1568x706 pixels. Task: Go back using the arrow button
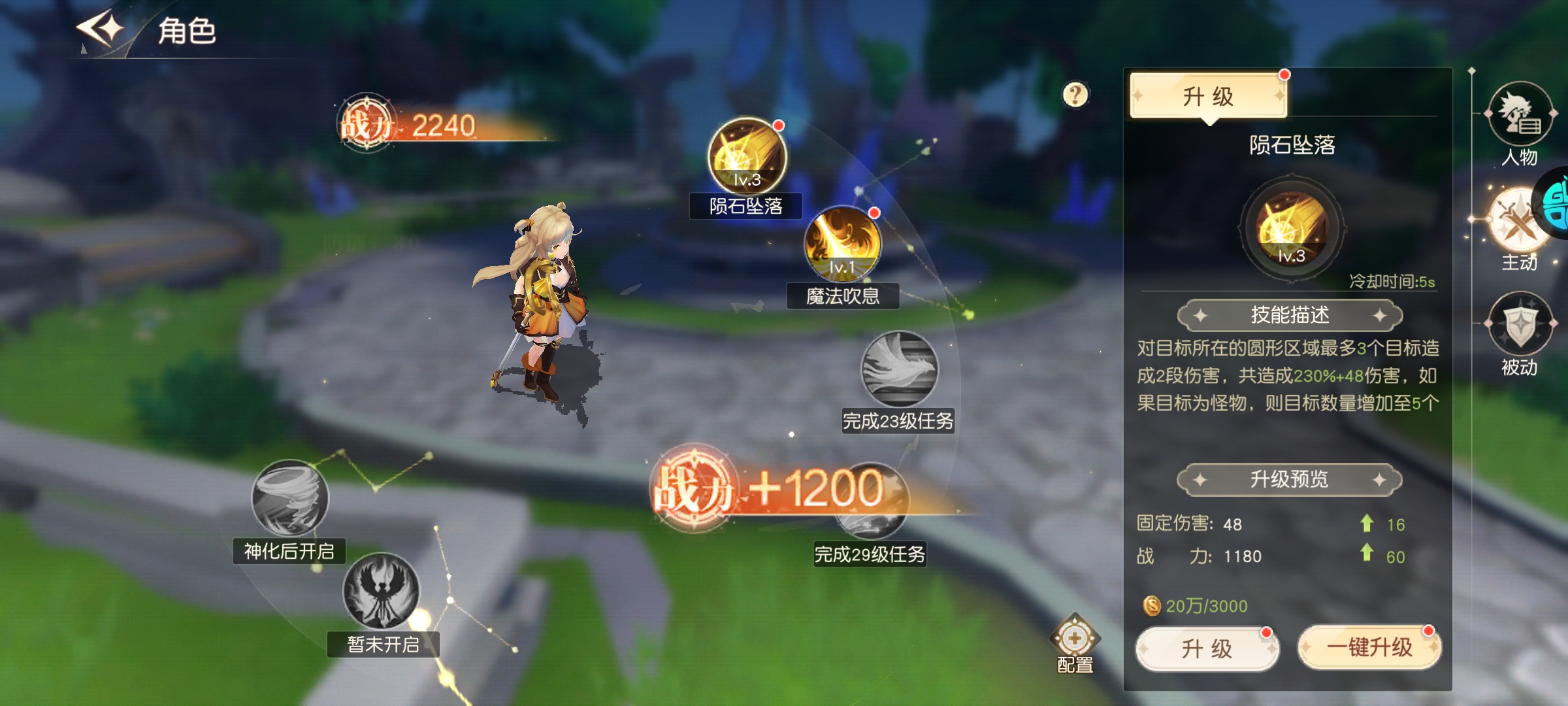pos(101,29)
